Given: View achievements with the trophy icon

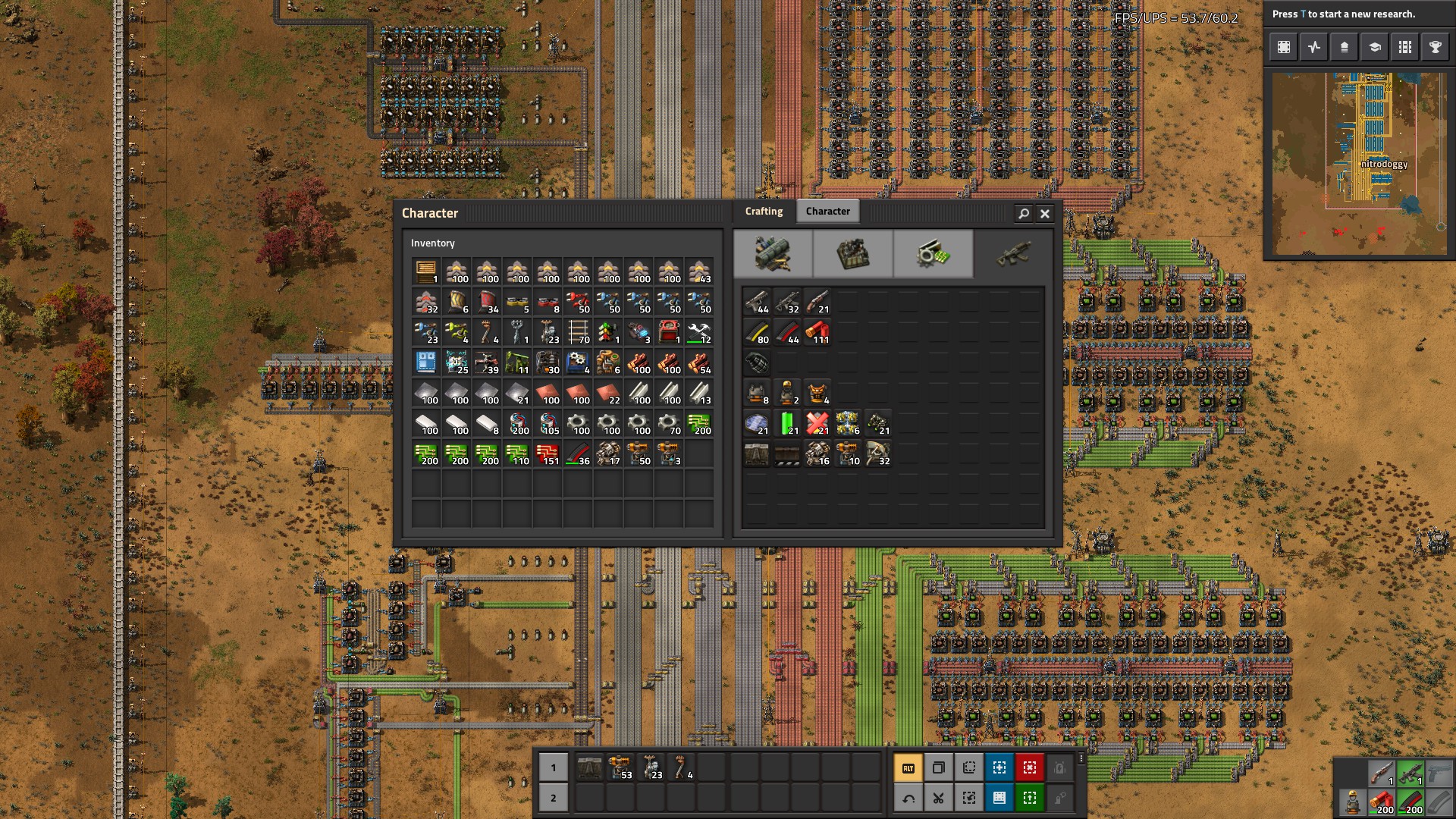Looking at the screenshot, I should tap(1435, 46).
